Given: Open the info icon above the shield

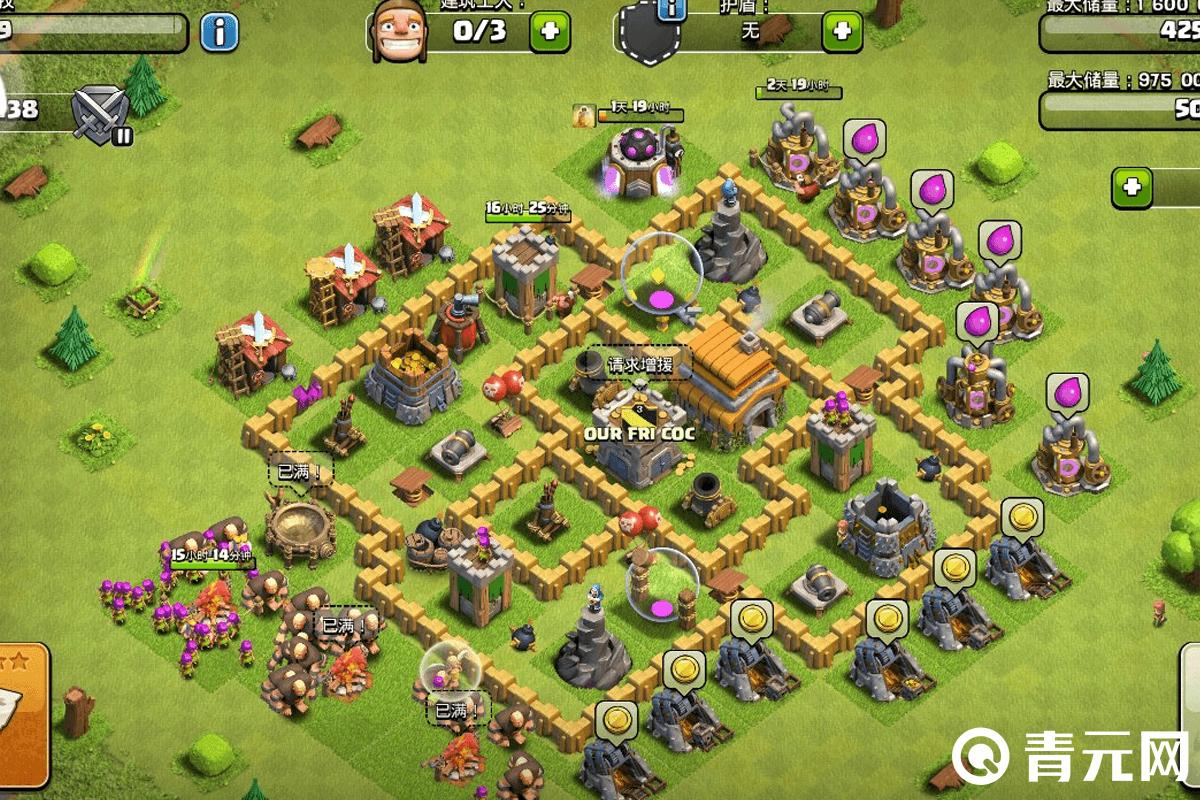Looking at the screenshot, I should (x=673, y=10).
